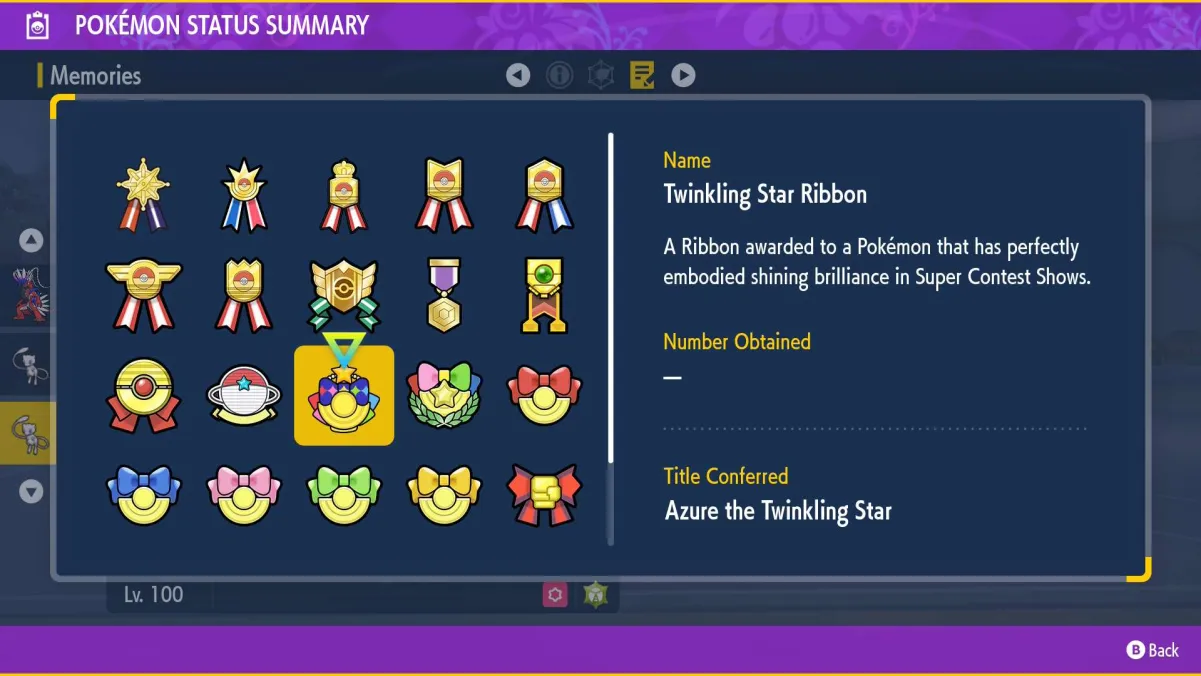This screenshot has height=676, width=1201.
Task: Choose the blue bow ribbon
Action: pyautogui.click(x=143, y=495)
